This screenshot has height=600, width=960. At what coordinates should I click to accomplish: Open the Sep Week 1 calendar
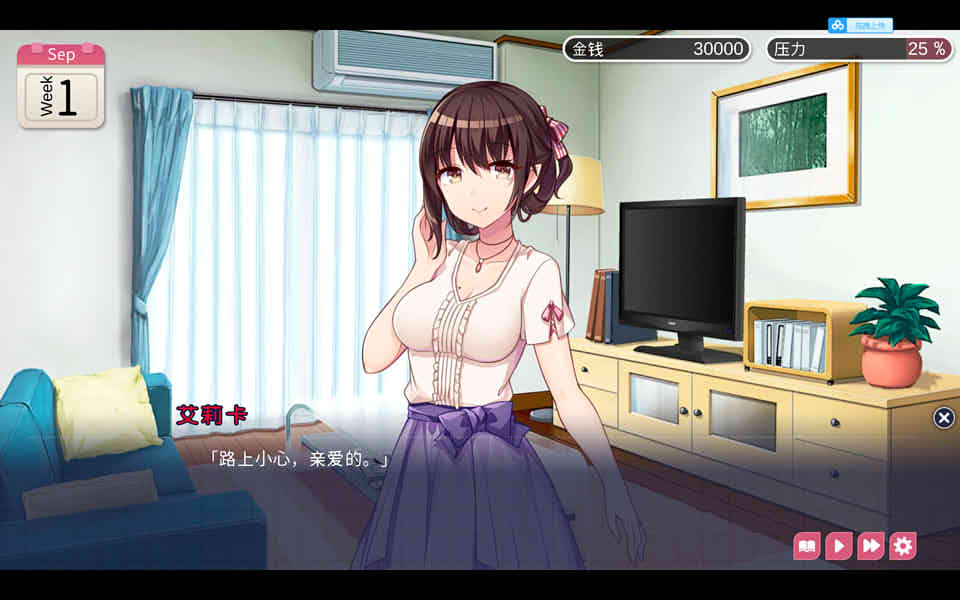pyautogui.click(x=61, y=86)
